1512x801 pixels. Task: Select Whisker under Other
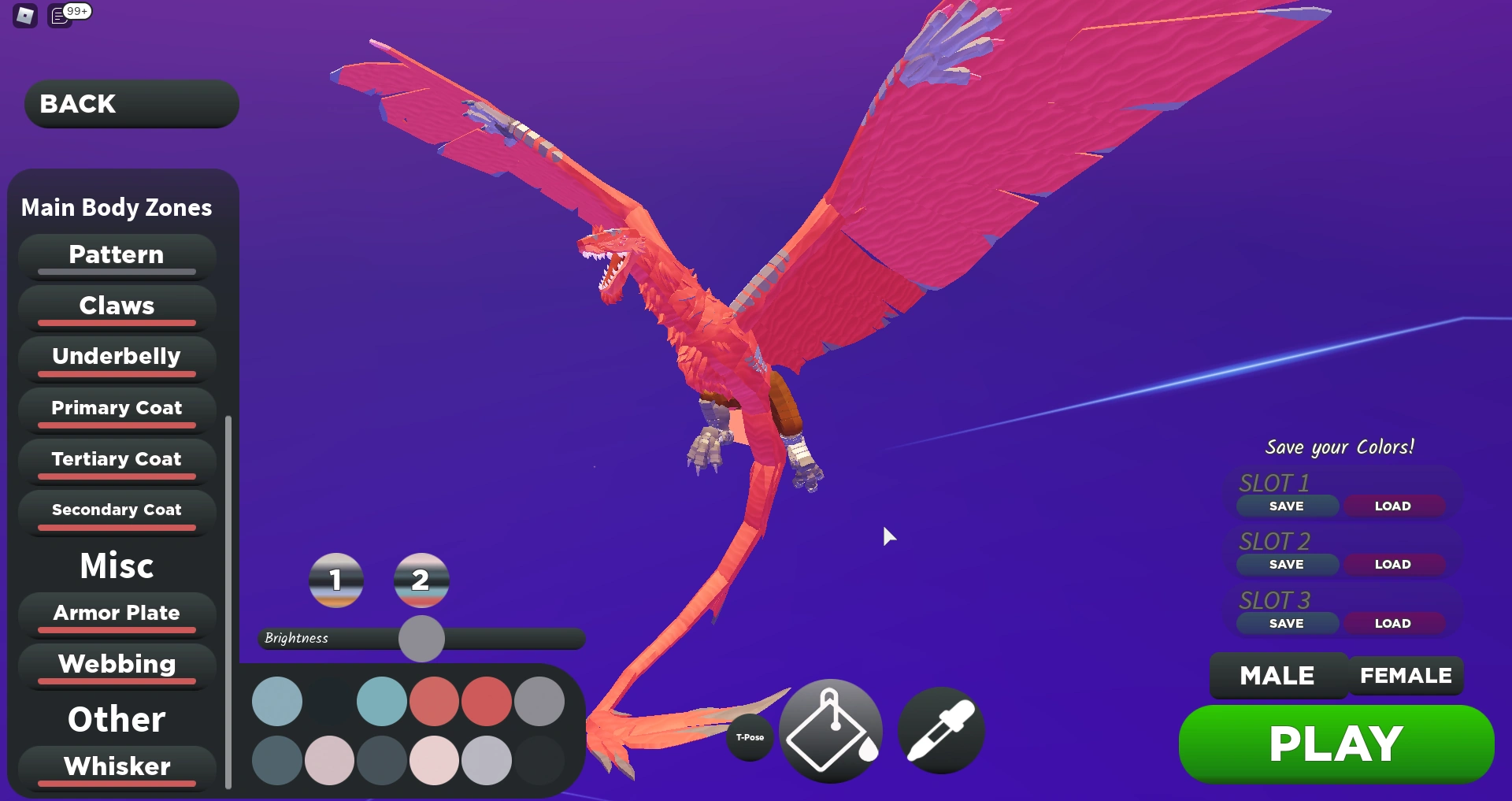click(x=116, y=766)
